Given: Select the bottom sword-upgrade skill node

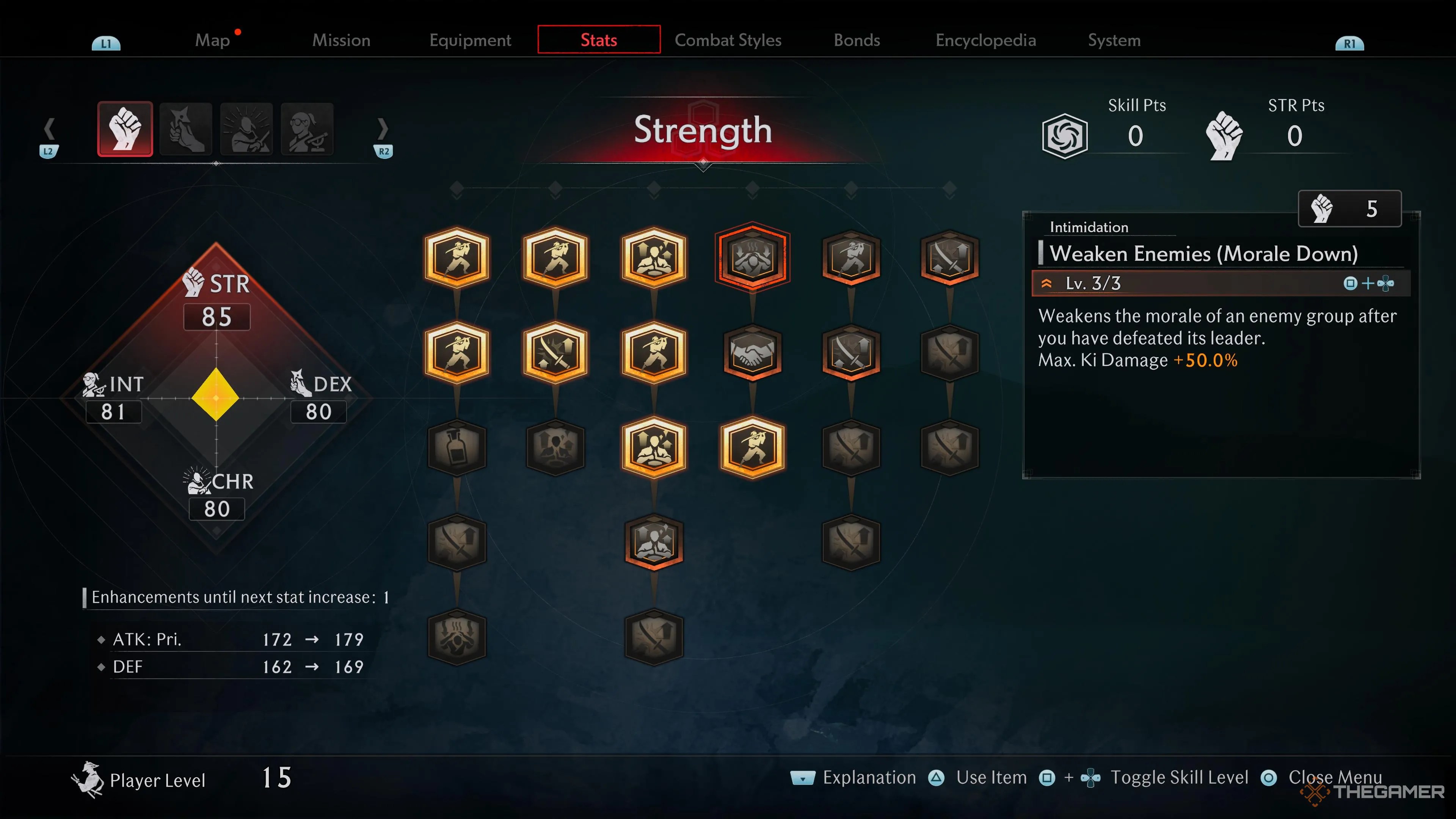Looking at the screenshot, I should 654,637.
